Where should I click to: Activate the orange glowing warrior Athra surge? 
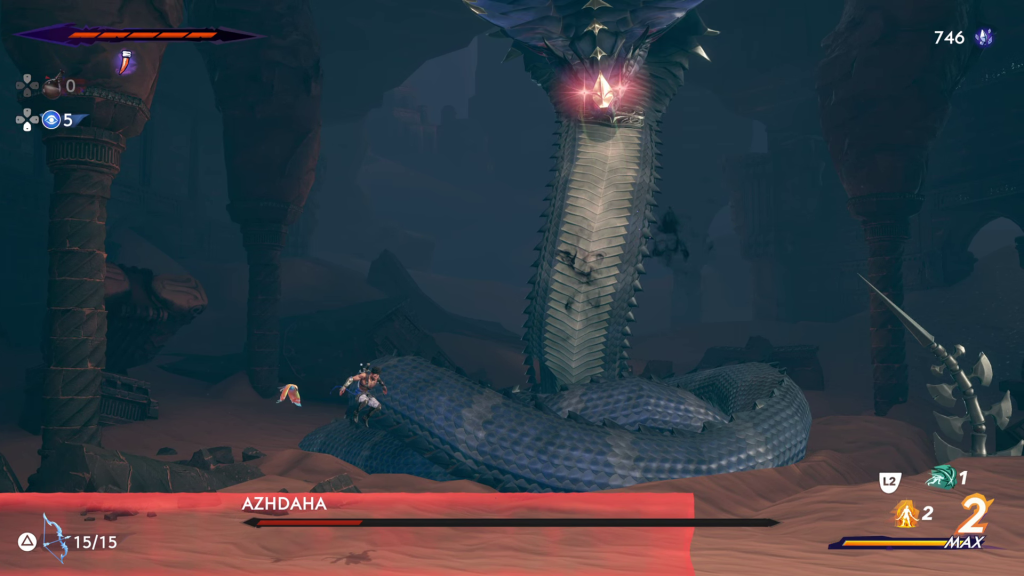click(905, 514)
